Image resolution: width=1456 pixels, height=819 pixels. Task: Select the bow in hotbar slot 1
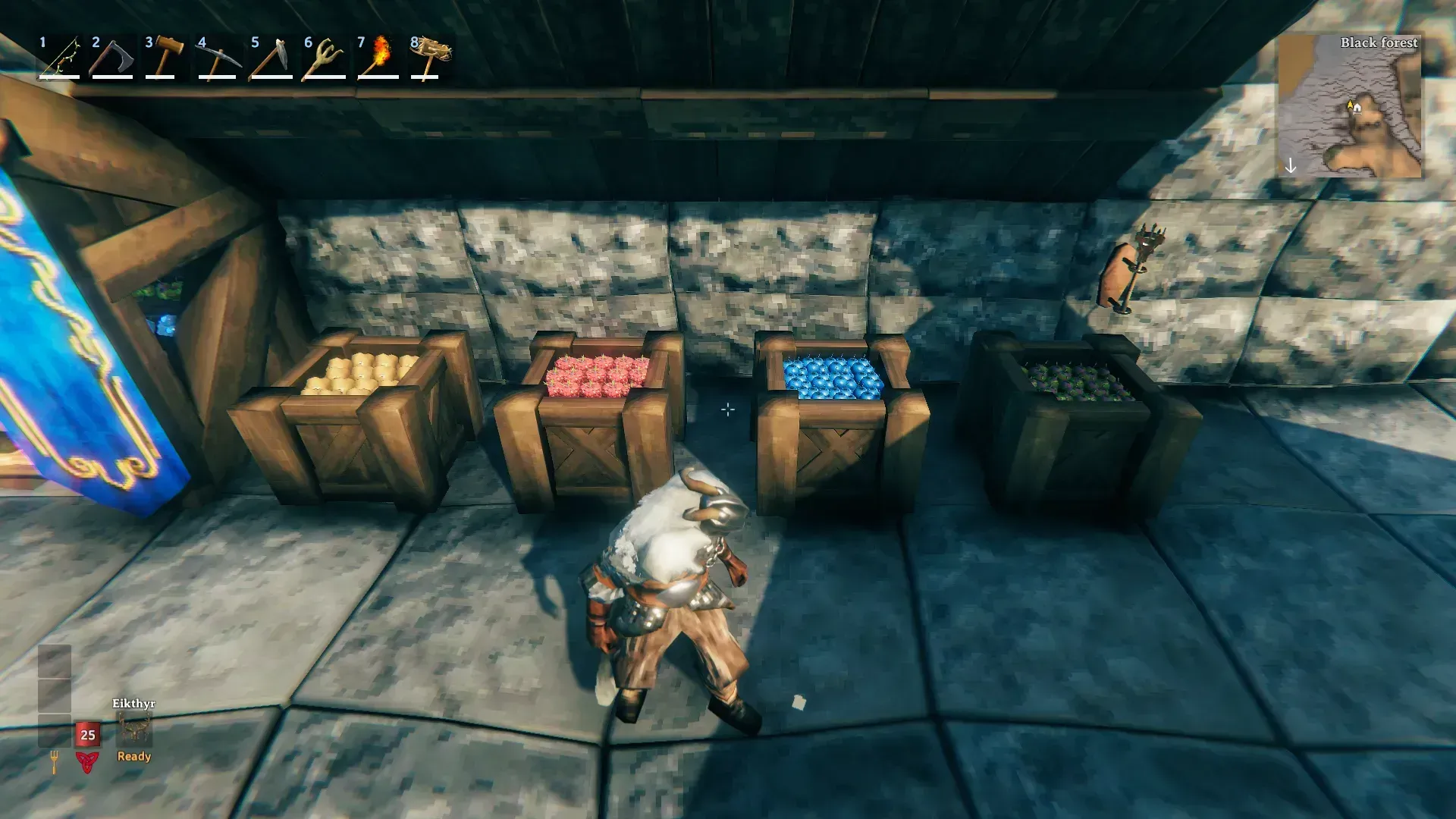(60, 58)
